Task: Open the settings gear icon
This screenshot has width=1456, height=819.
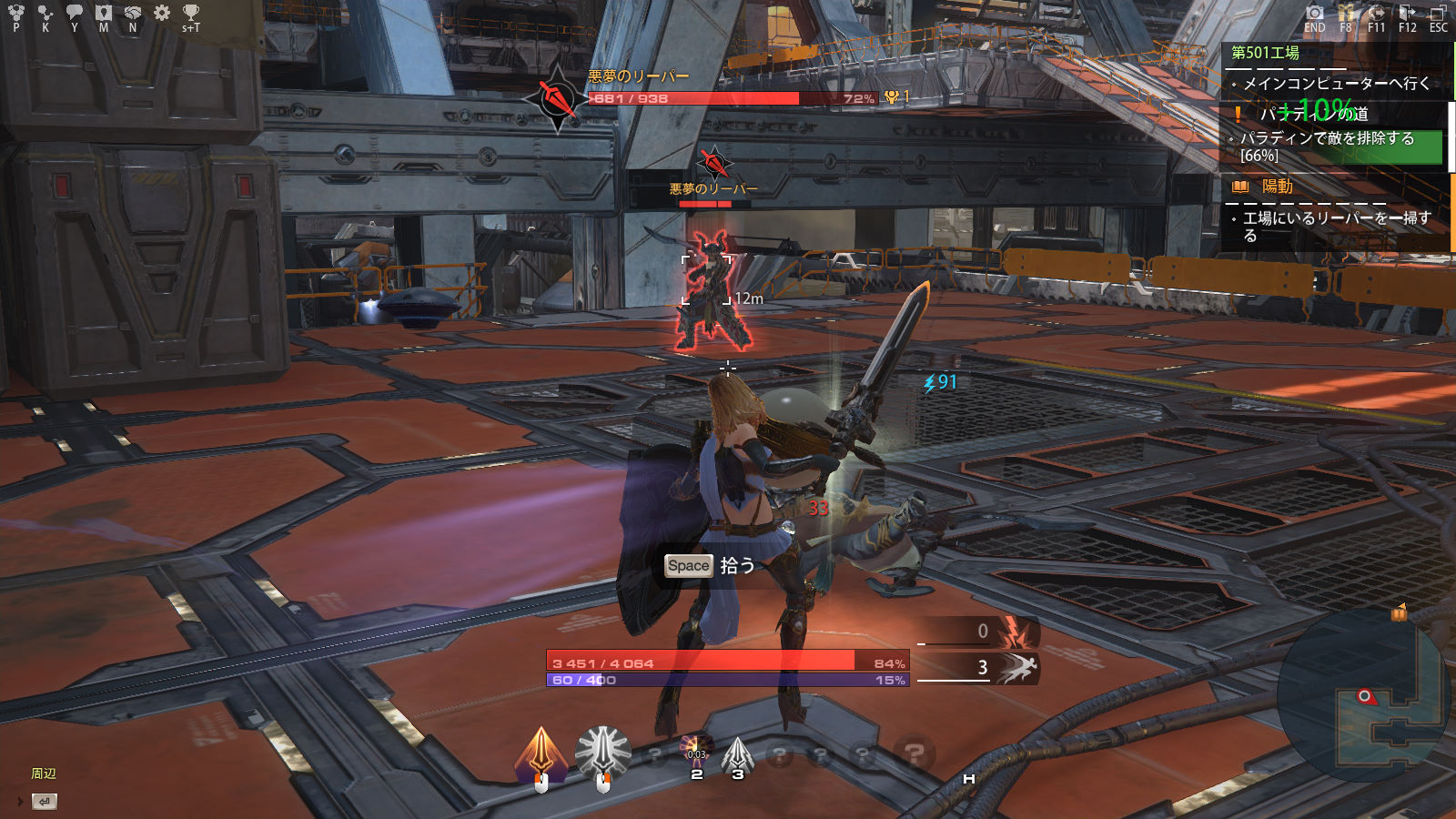Action: point(162,13)
